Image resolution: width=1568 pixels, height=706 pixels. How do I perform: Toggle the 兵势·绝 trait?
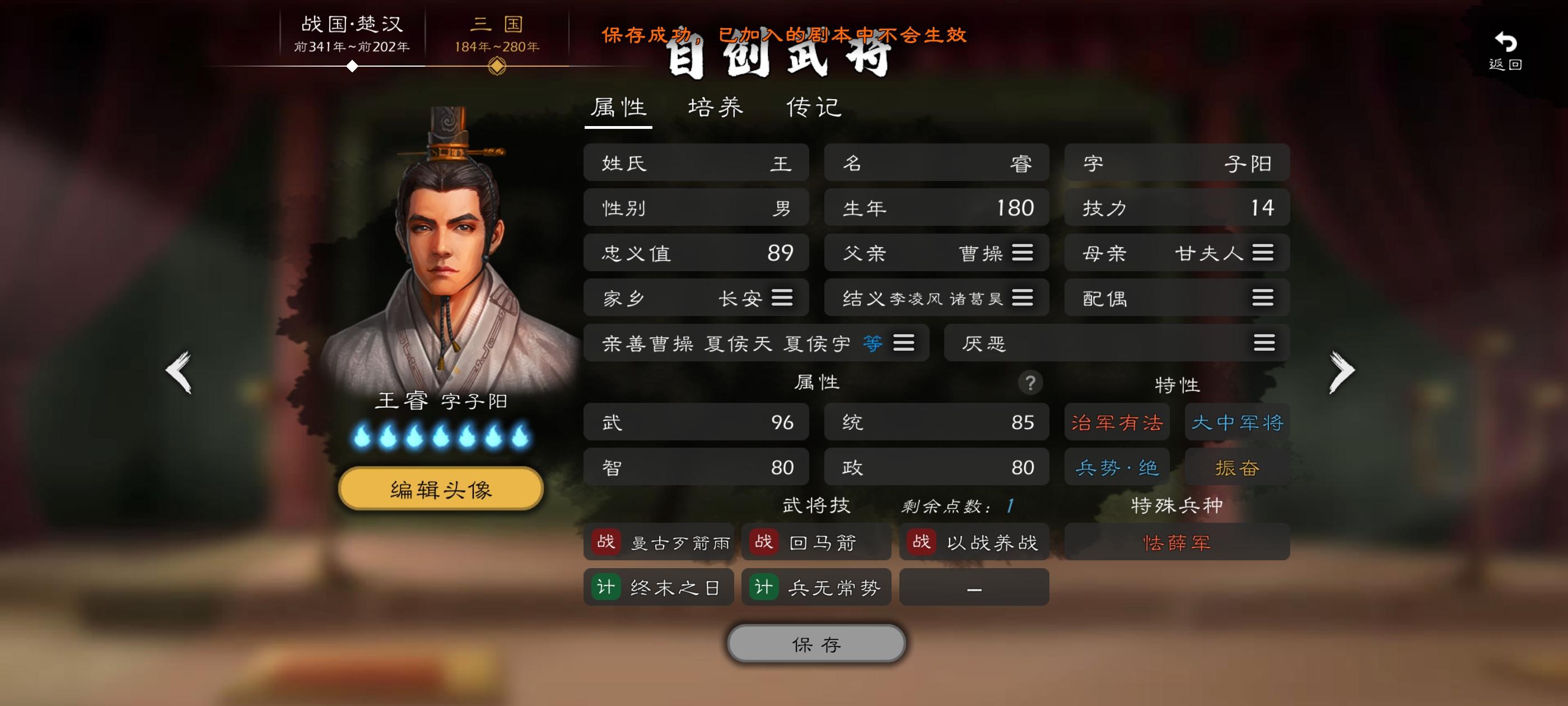point(1116,467)
